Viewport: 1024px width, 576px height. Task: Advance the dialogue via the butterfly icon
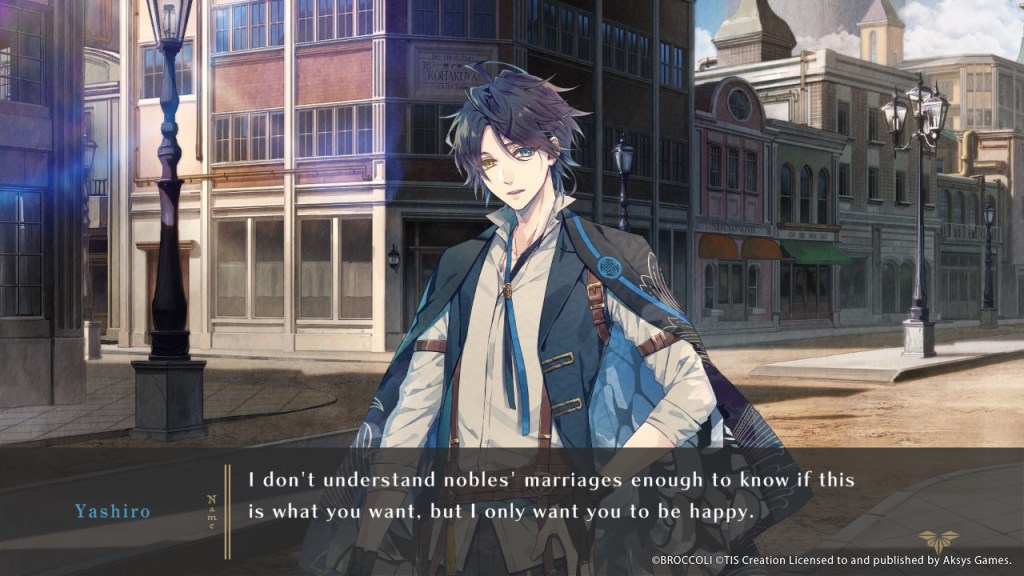(938, 540)
